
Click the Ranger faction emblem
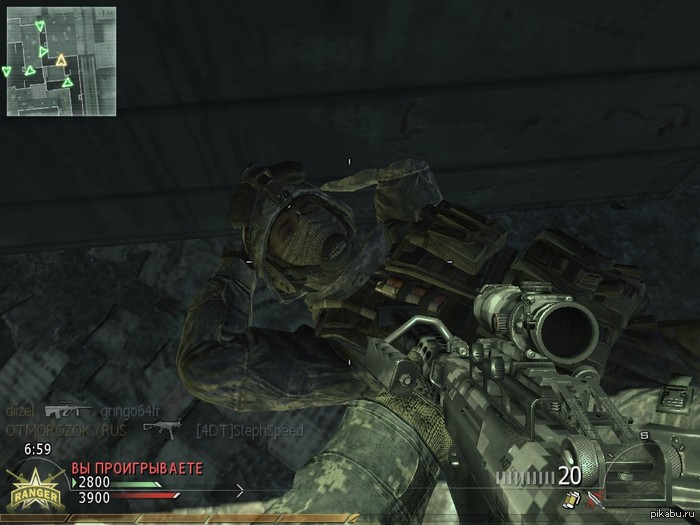click(34, 488)
